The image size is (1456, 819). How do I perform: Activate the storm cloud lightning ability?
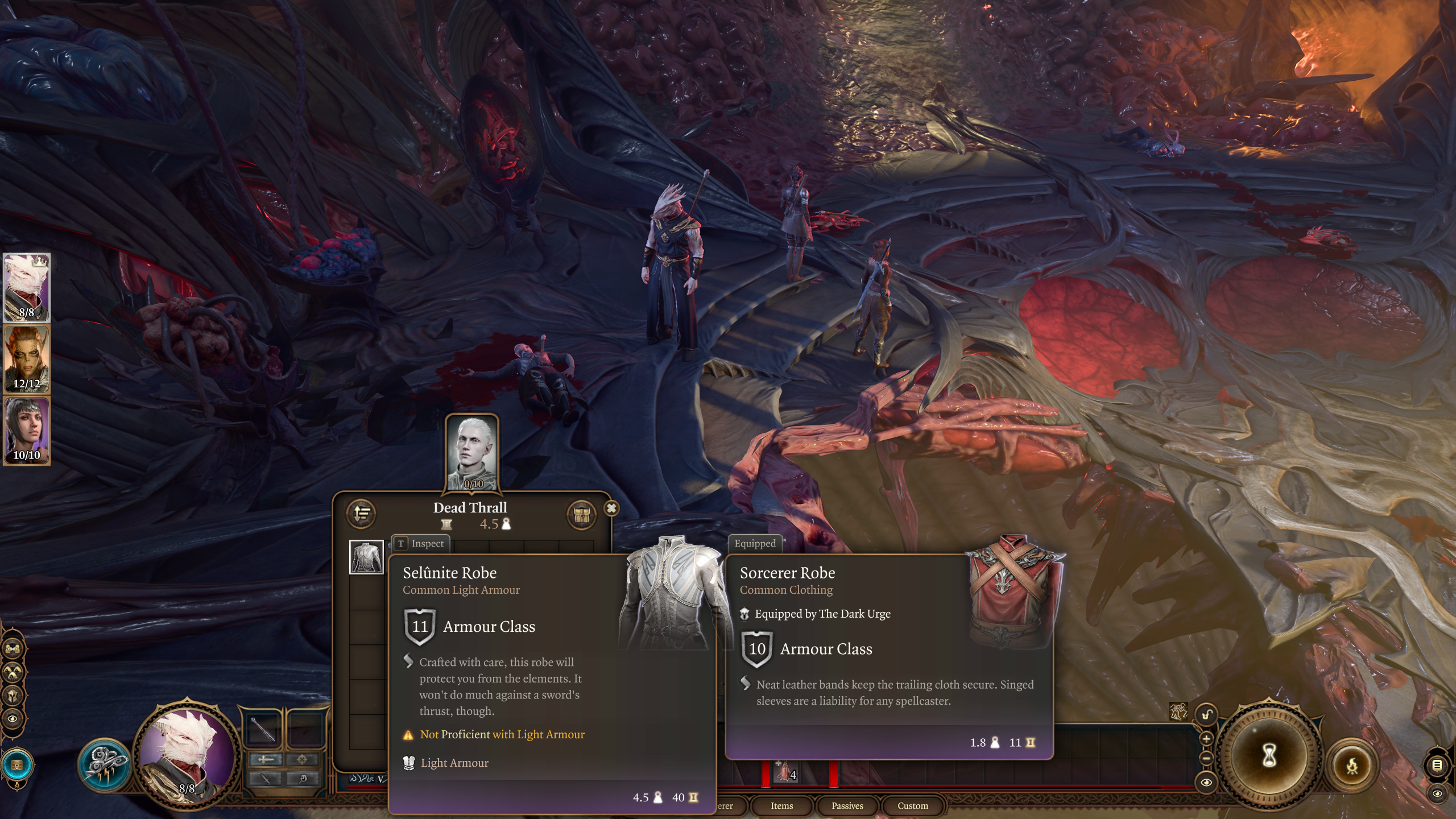[x=105, y=763]
